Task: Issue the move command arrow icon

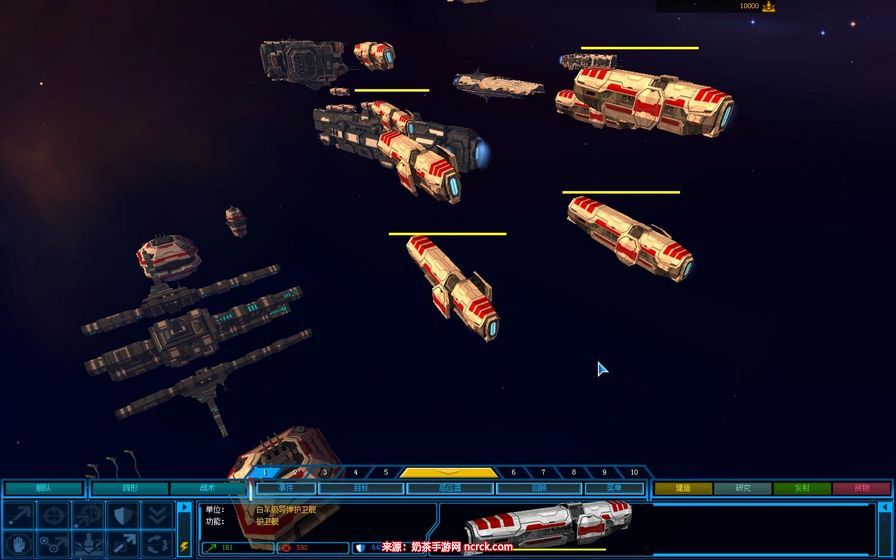Action: 22,514
